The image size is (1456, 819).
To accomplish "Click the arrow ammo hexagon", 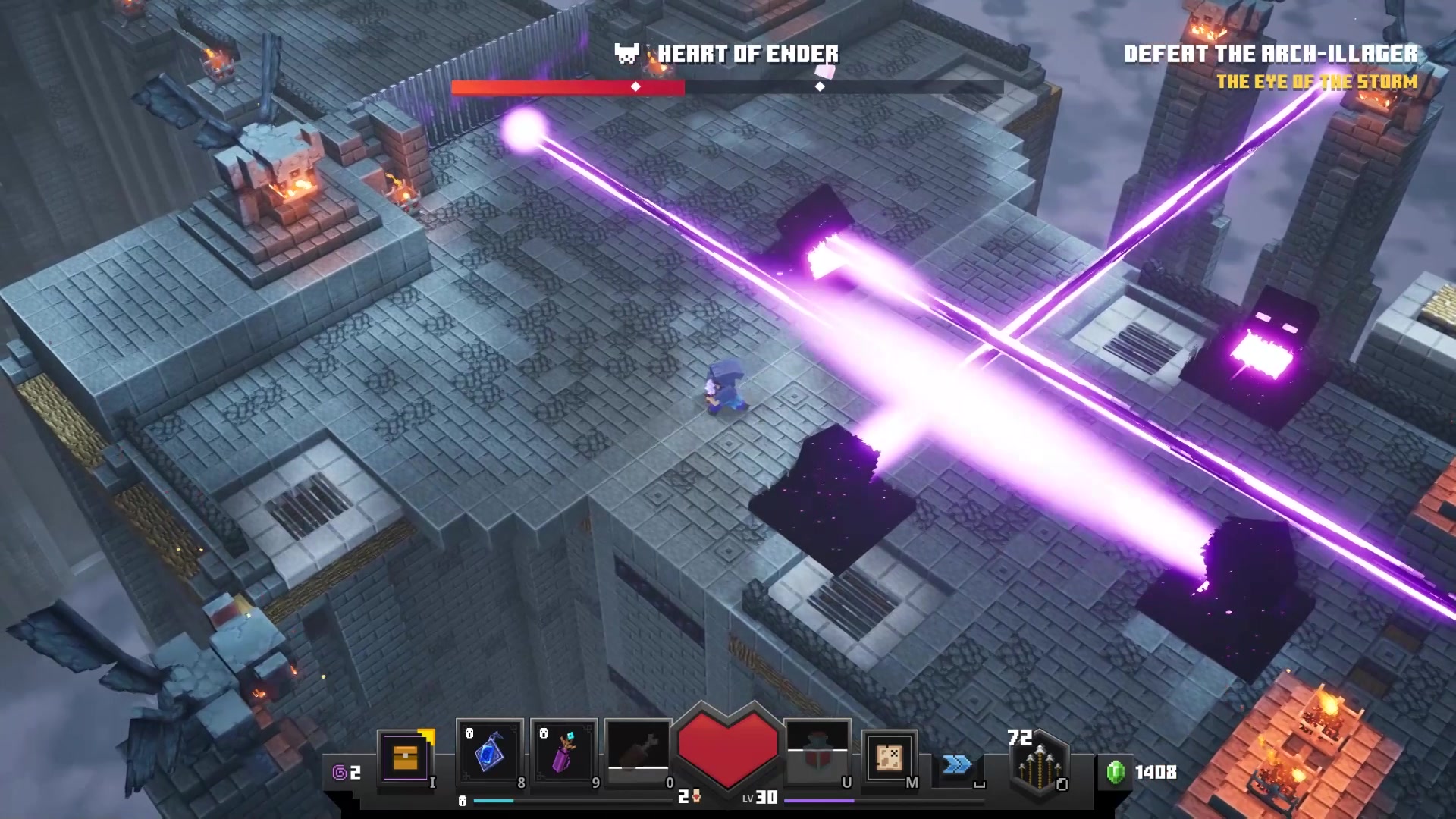I will (x=1040, y=762).
